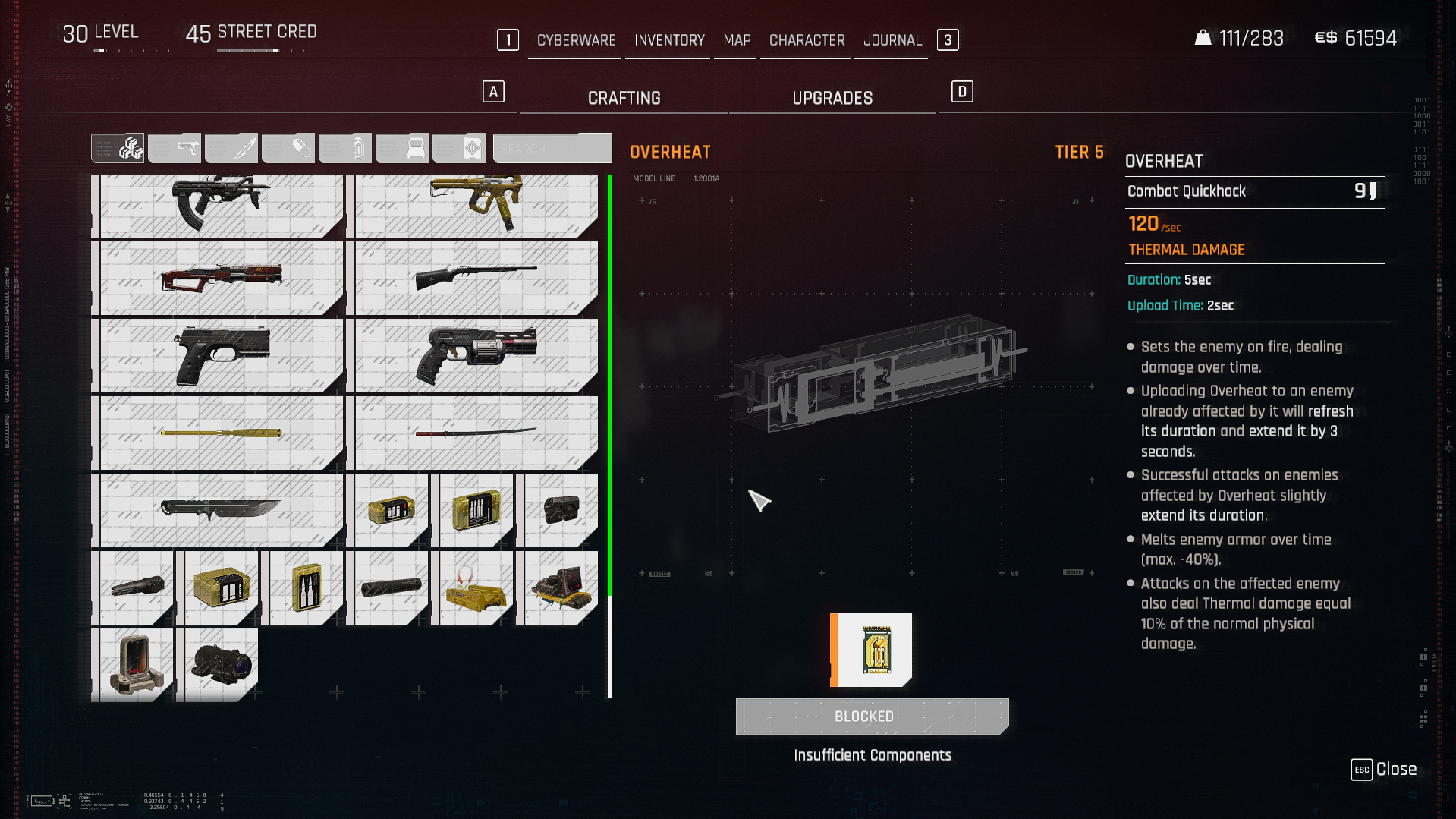Filter recipes by pistol weapon icon
The width and height of the screenshot is (1456, 819).
click(175, 148)
